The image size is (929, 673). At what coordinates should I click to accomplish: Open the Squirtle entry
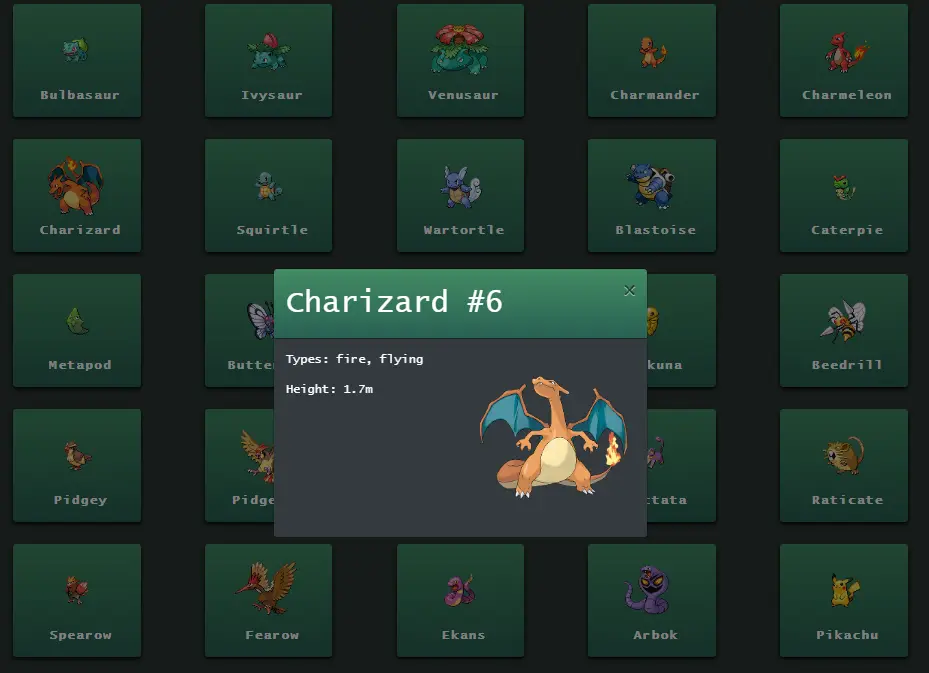[x=268, y=195]
